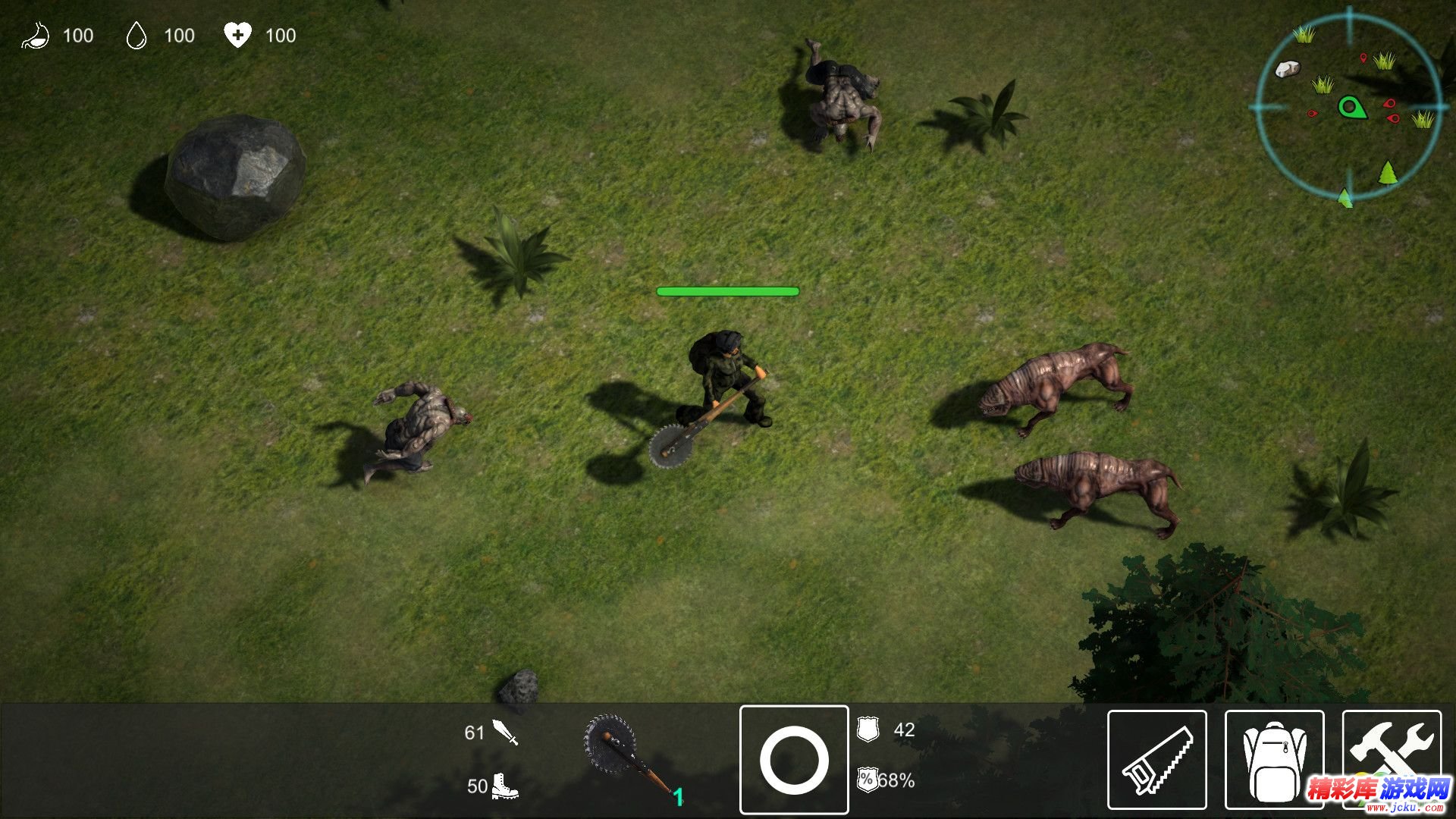Click the white ring action button
The image size is (1456, 819).
pos(794,760)
